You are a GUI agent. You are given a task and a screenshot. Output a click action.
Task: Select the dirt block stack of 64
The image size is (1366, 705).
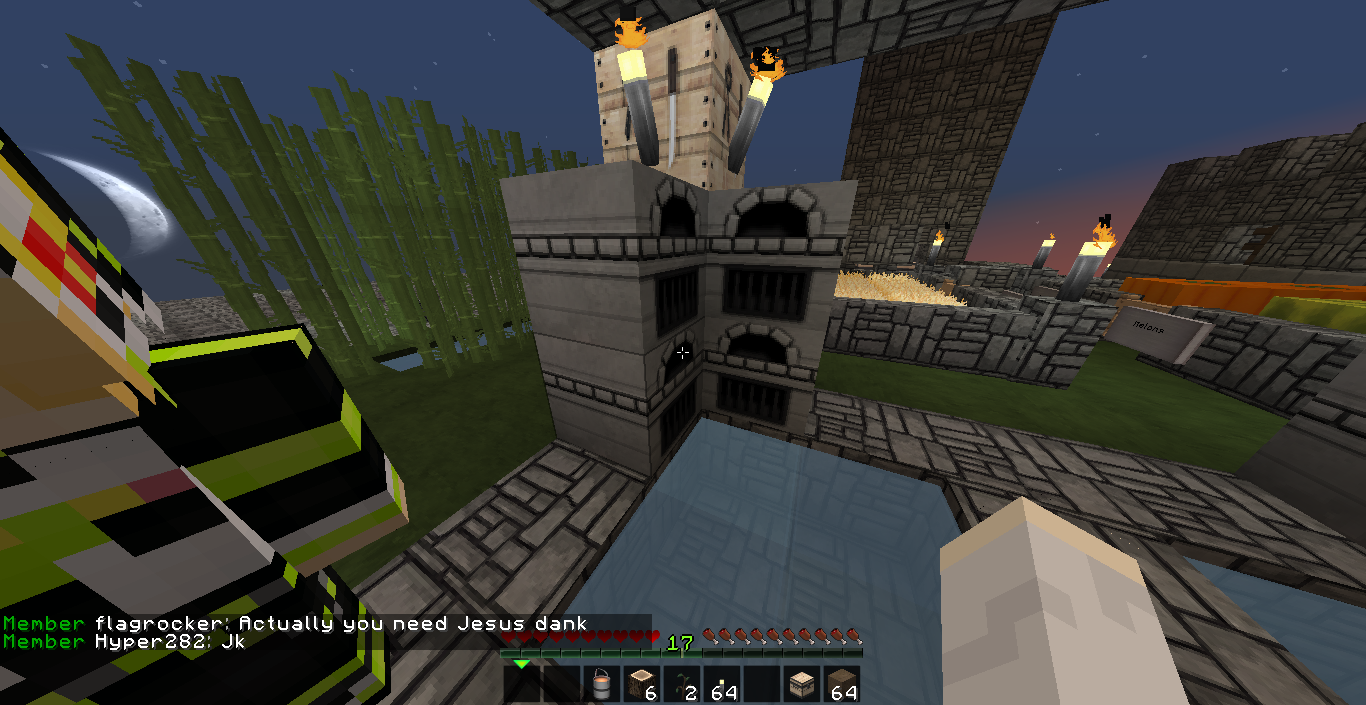tap(841, 685)
